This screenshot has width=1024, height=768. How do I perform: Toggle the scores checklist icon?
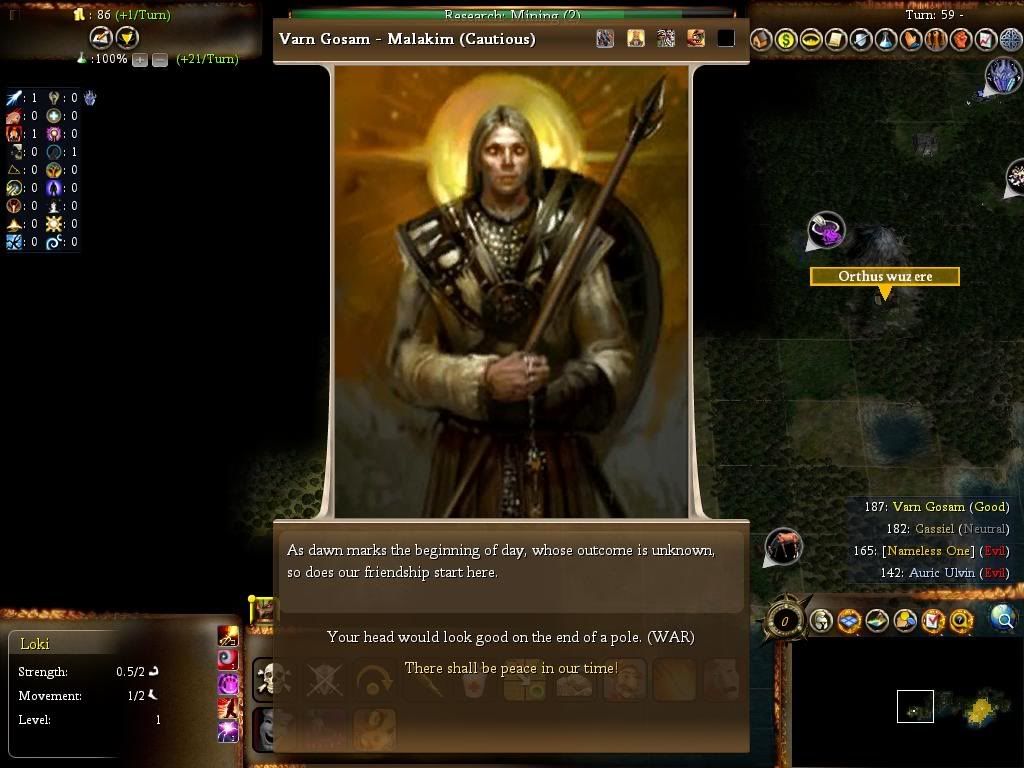pyautogui.click(x=933, y=621)
